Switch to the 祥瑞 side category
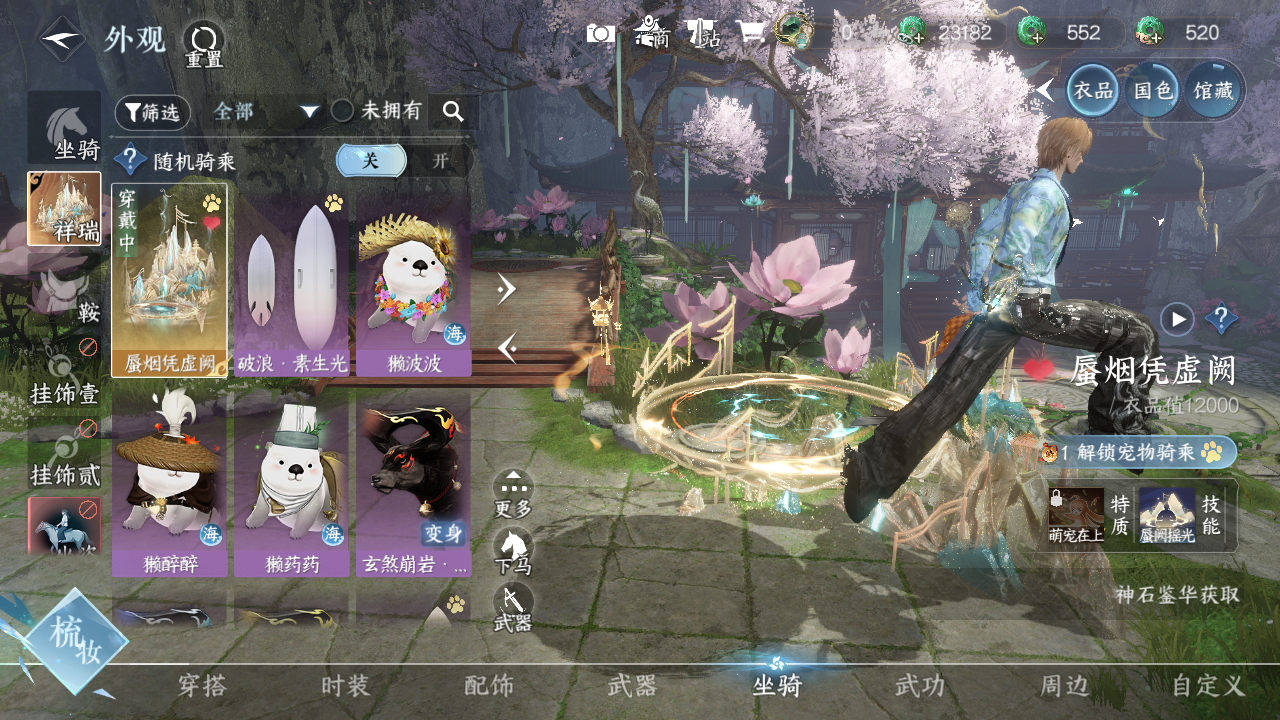This screenshot has width=1280, height=720. pos(64,208)
